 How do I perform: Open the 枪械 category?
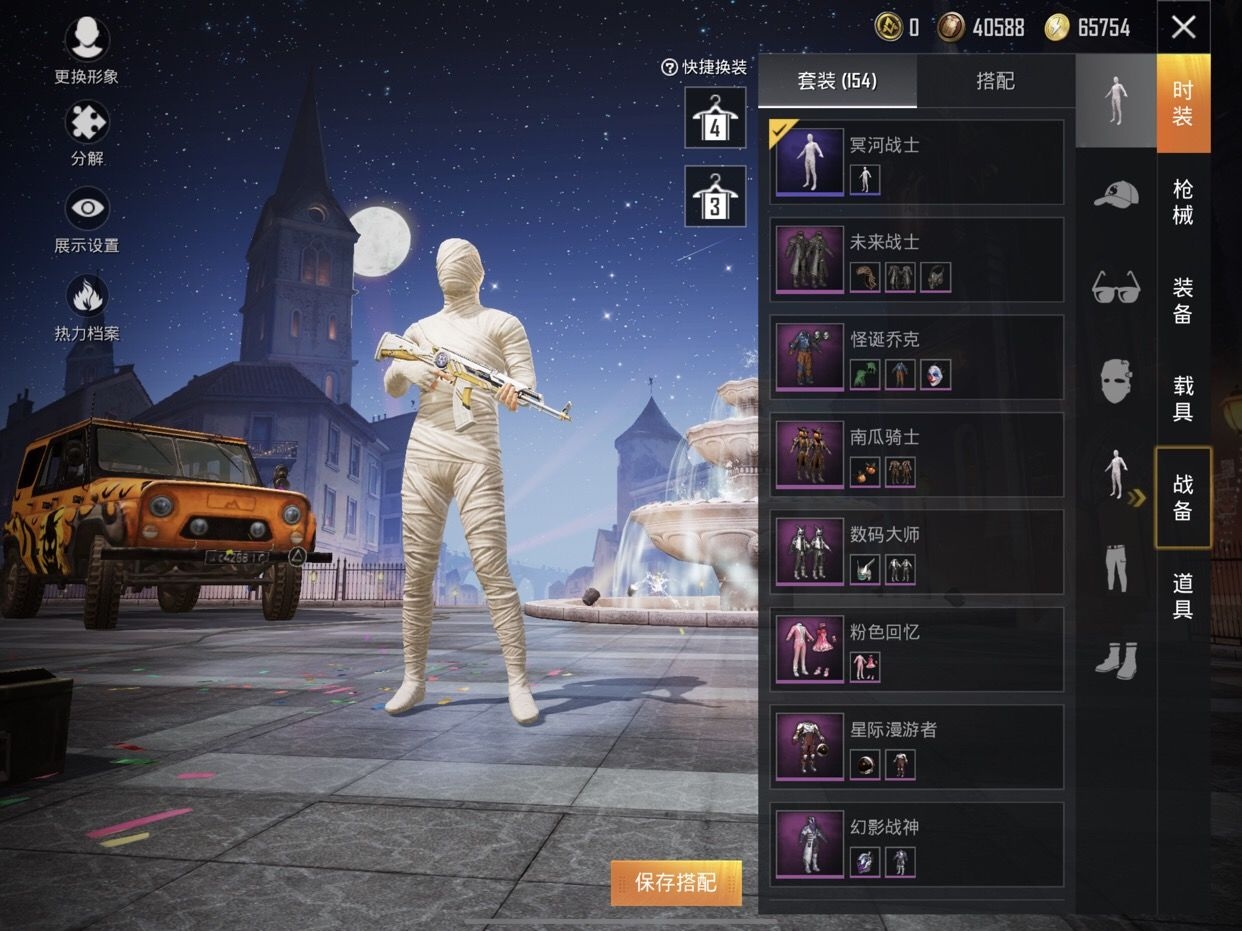(1183, 201)
